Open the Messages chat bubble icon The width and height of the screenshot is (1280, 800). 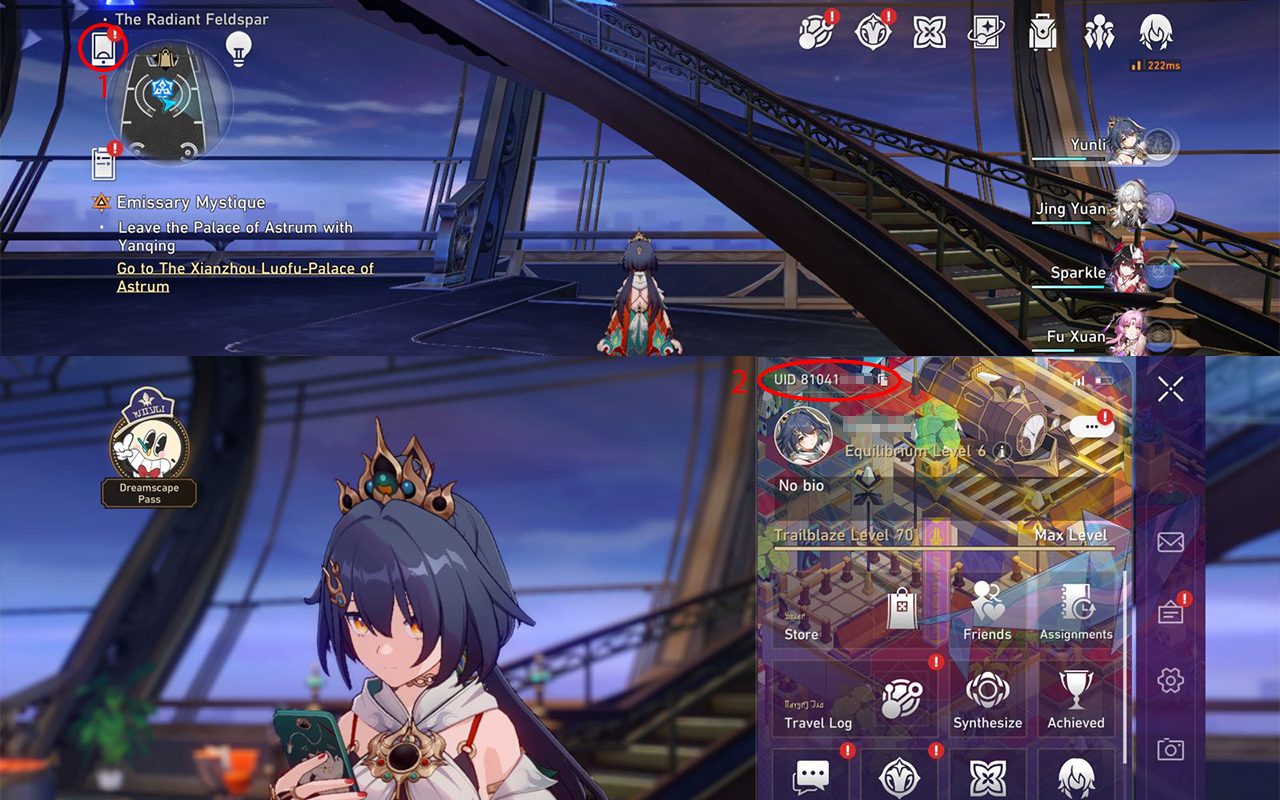[x=812, y=775]
